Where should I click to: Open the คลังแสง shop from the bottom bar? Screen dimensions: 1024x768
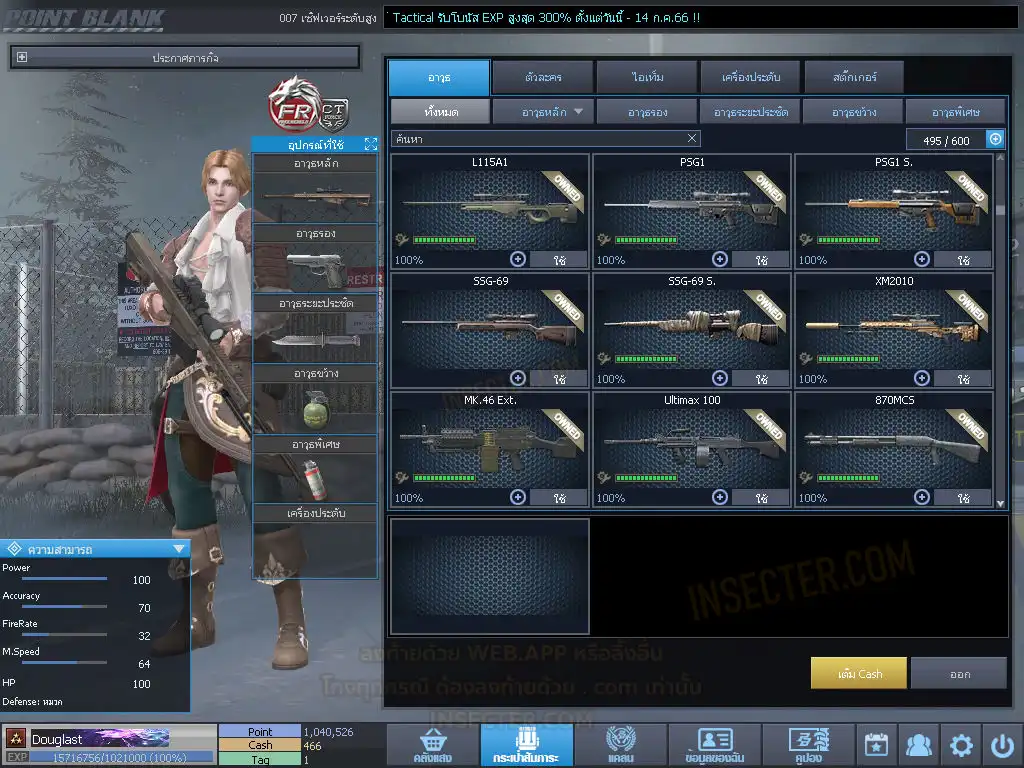pos(430,746)
